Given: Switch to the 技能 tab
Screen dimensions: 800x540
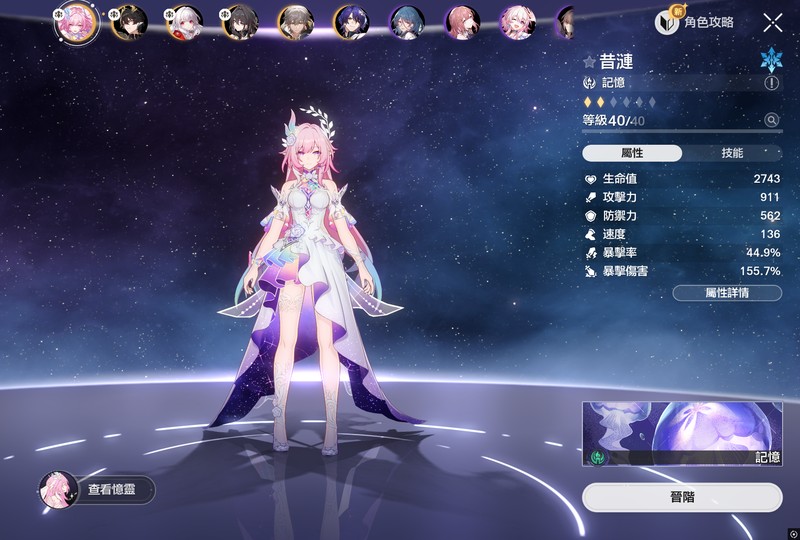Looking at the screenshot, I should tap(732, 153).
